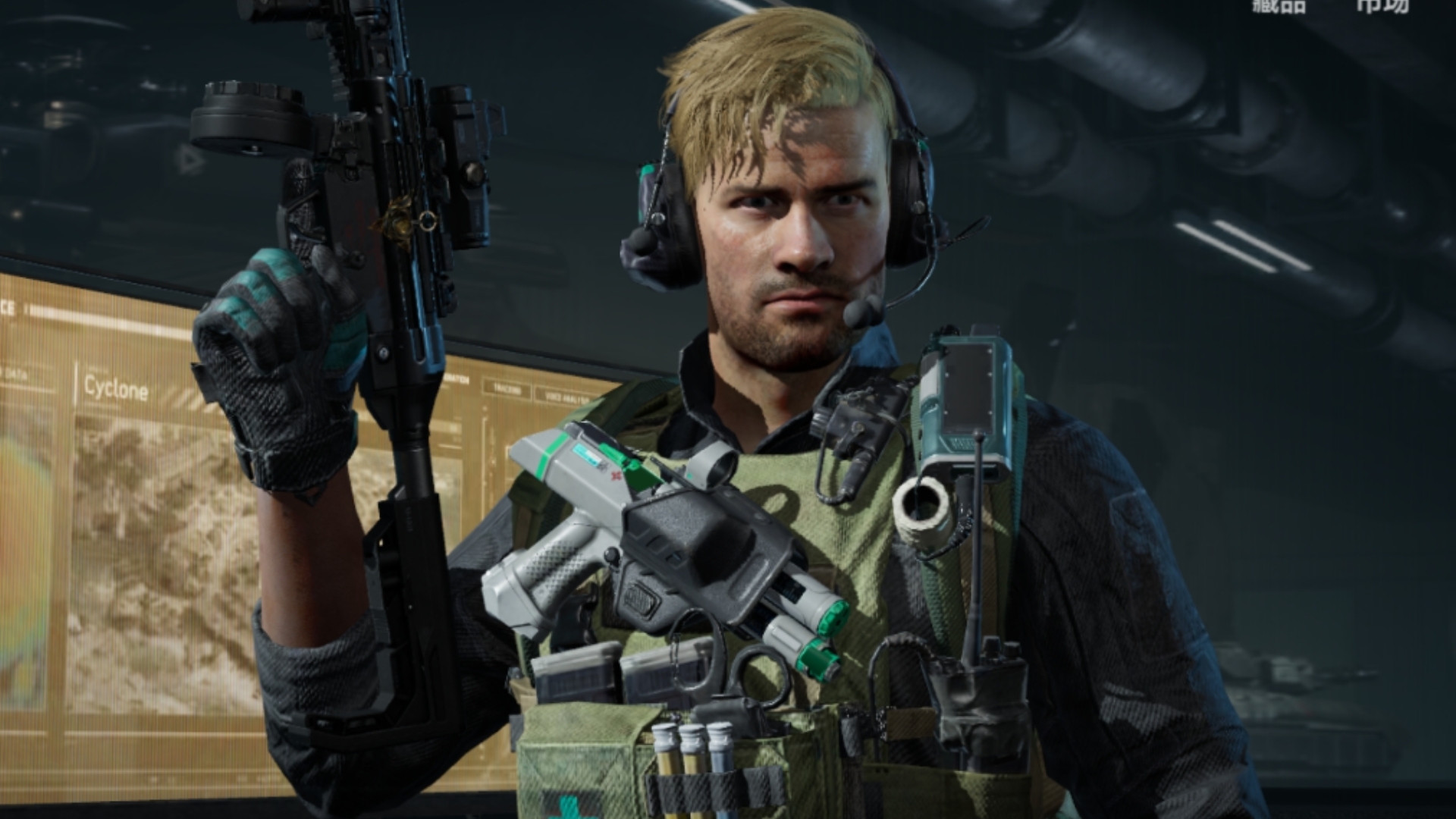Switch to the 市场 (Market) tab
This screenshot has height=819, width=1456.
click(1382, 5)
